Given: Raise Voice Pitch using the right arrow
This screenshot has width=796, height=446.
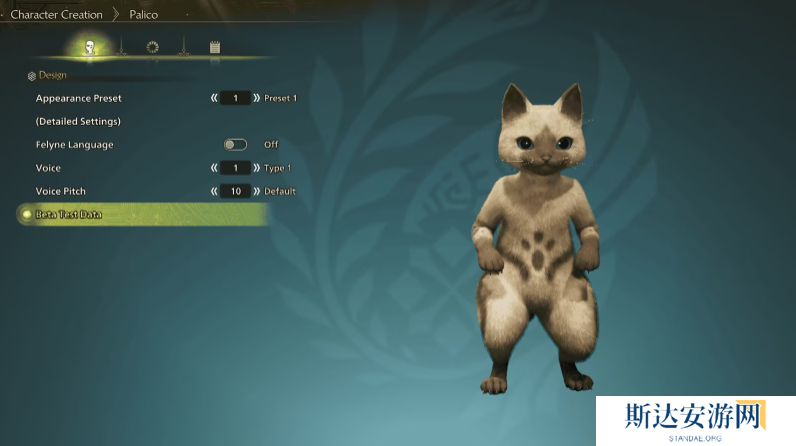Looking at the screenshot, I should coord(257,190).
